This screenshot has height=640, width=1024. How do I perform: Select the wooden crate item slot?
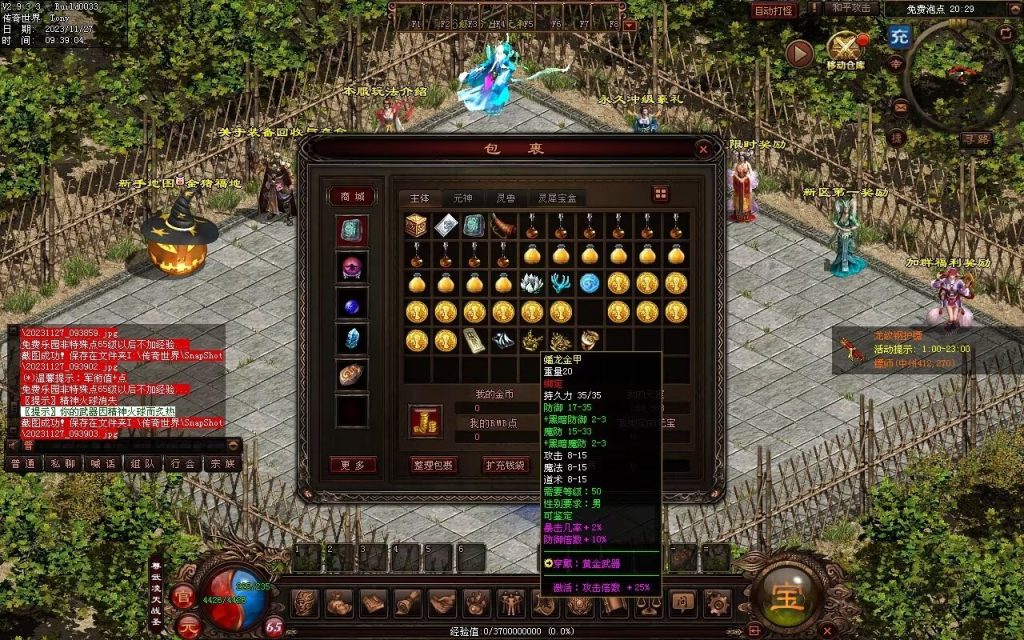pos(416,226)
